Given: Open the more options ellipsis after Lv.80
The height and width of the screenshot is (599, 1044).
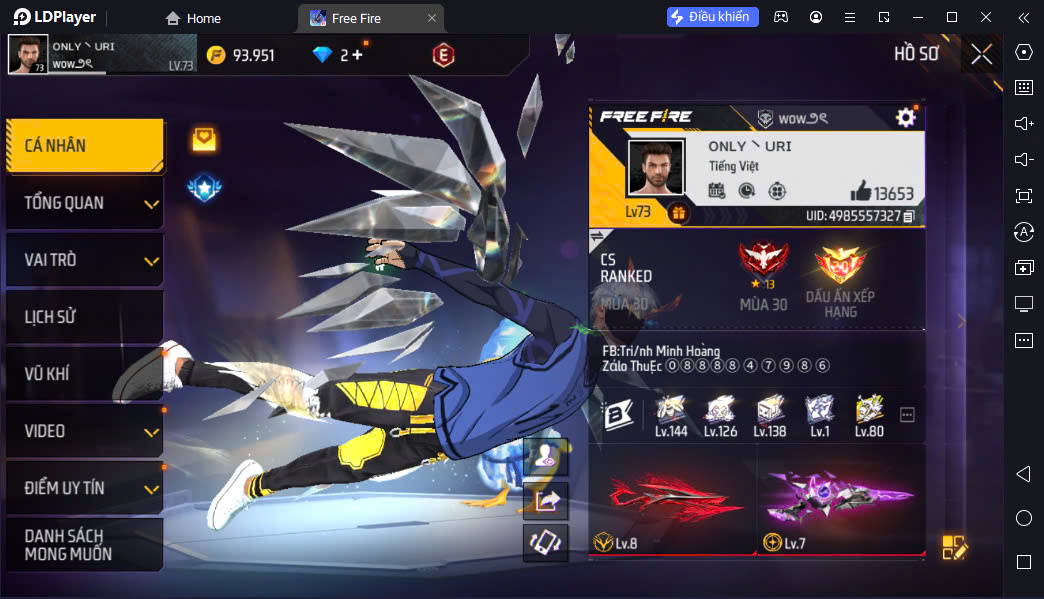Looking at the screenshot, I should [908, 414].
